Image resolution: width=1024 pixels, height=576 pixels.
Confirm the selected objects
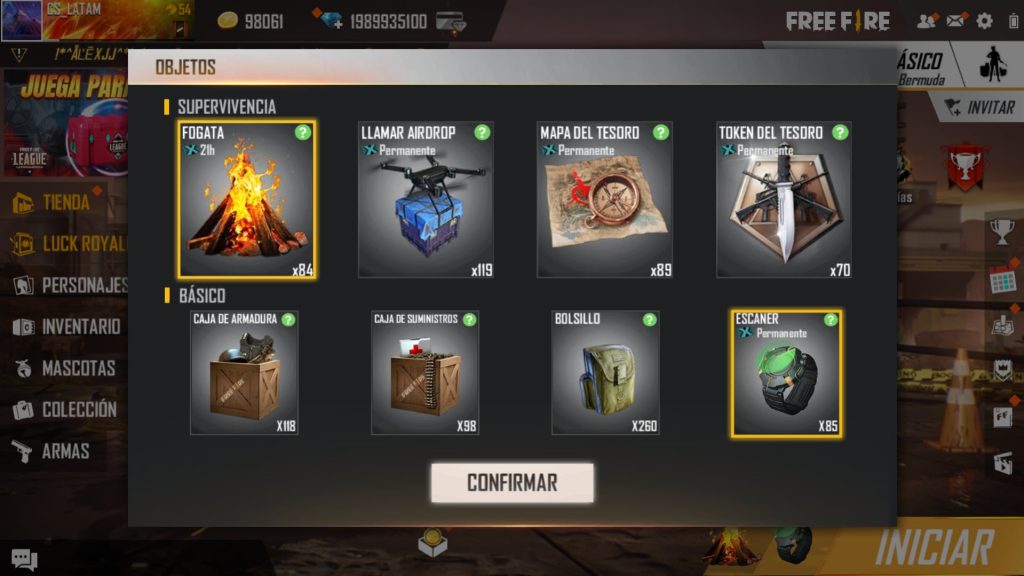(x=512, y=483)
